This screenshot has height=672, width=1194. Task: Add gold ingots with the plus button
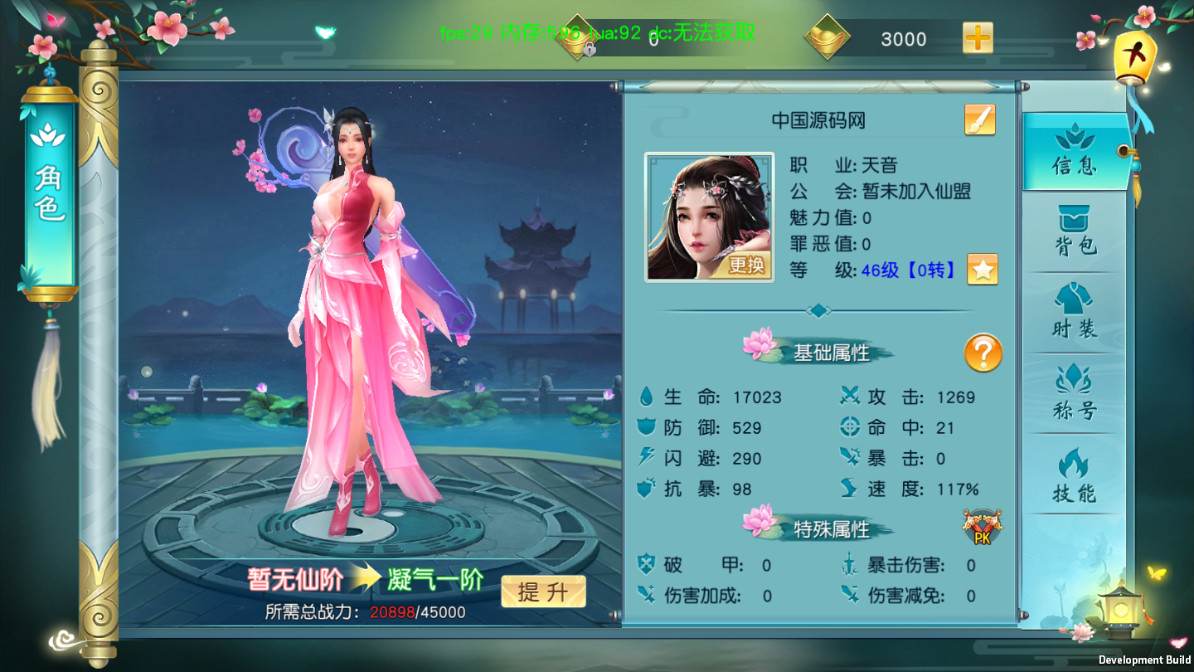click(x=977, y=39)
